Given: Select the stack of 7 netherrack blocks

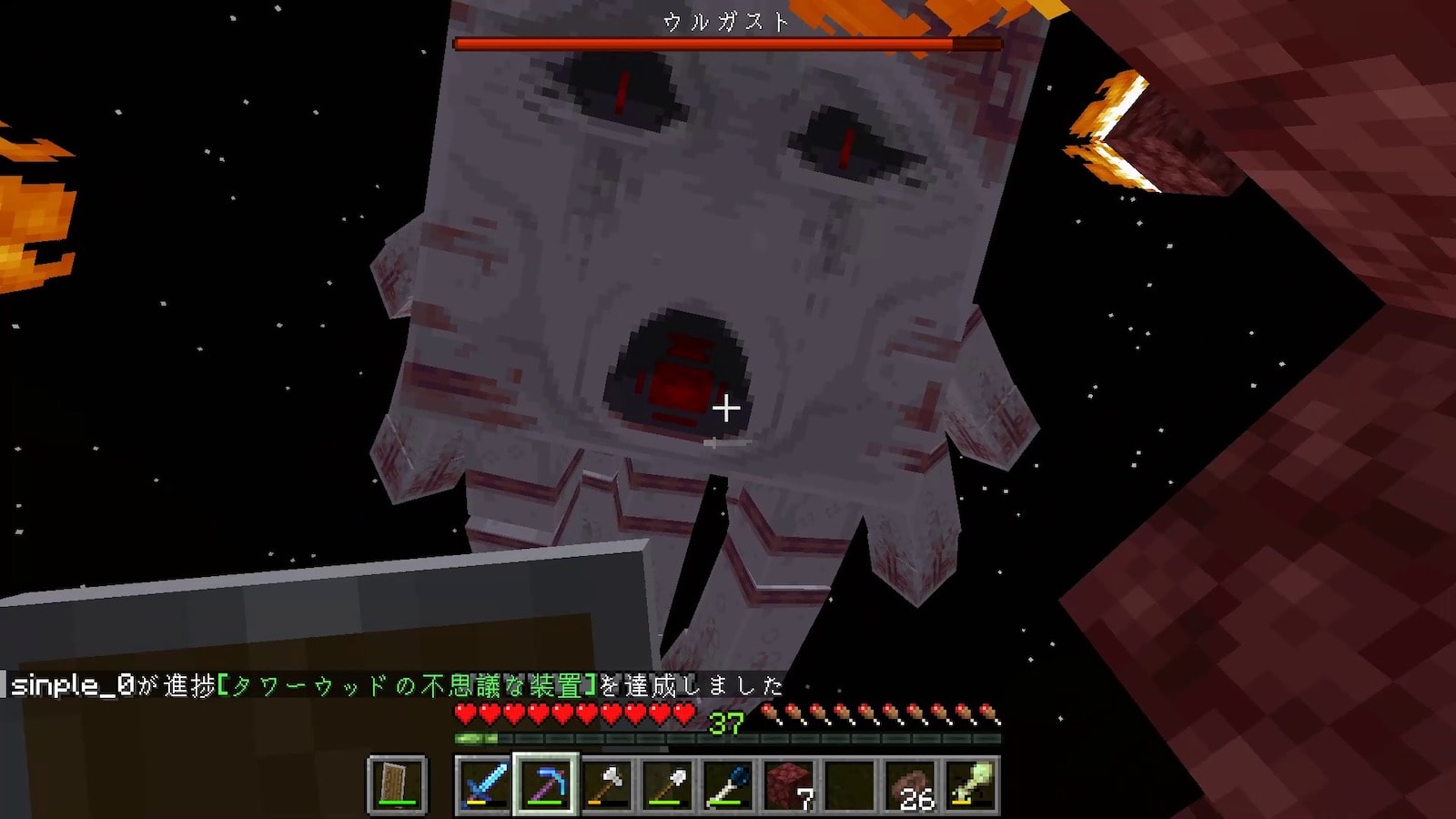Looking at the screenshot, I should click(789, 784).
